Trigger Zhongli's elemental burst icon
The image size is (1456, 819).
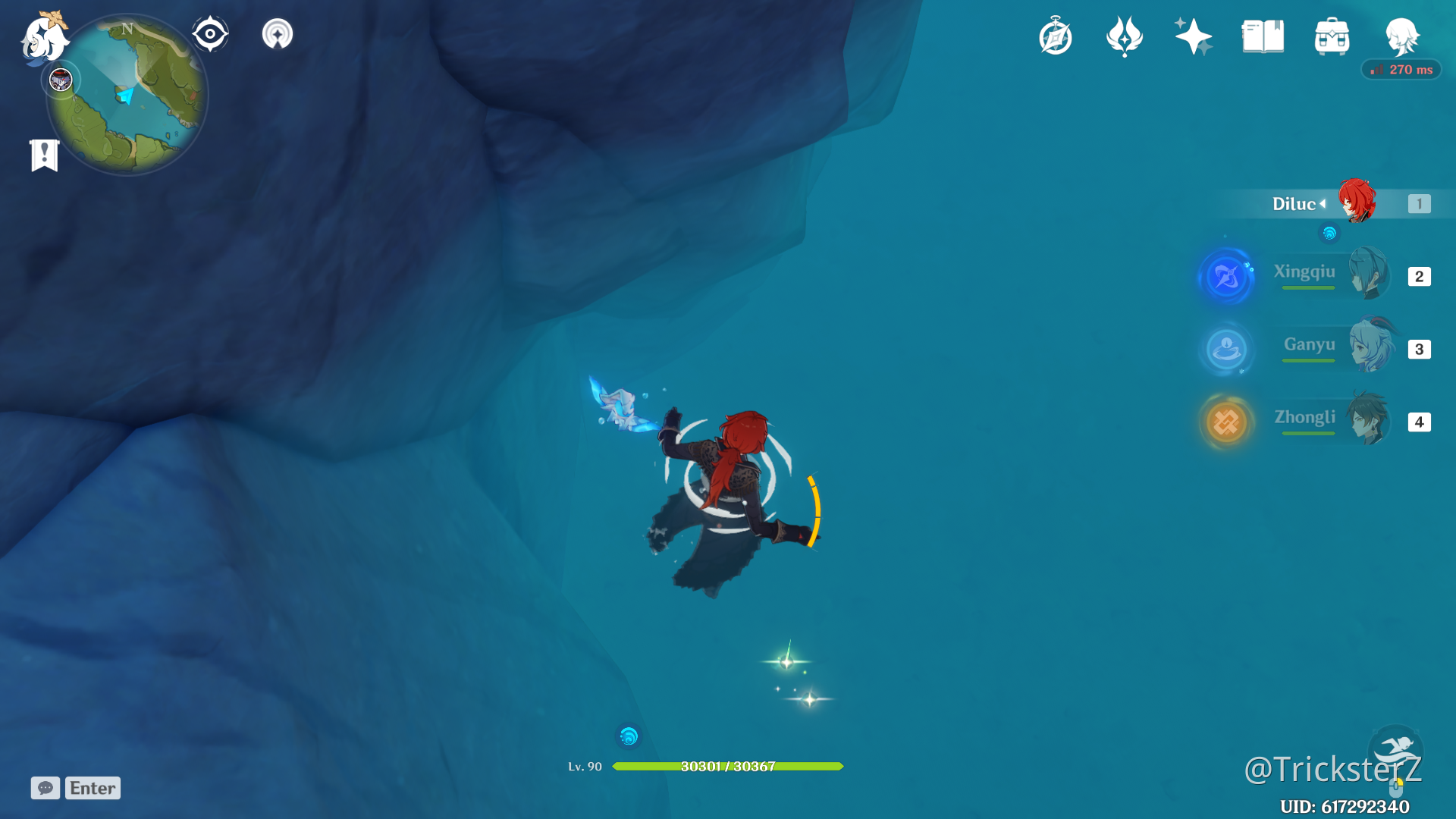pos(1226,422)
